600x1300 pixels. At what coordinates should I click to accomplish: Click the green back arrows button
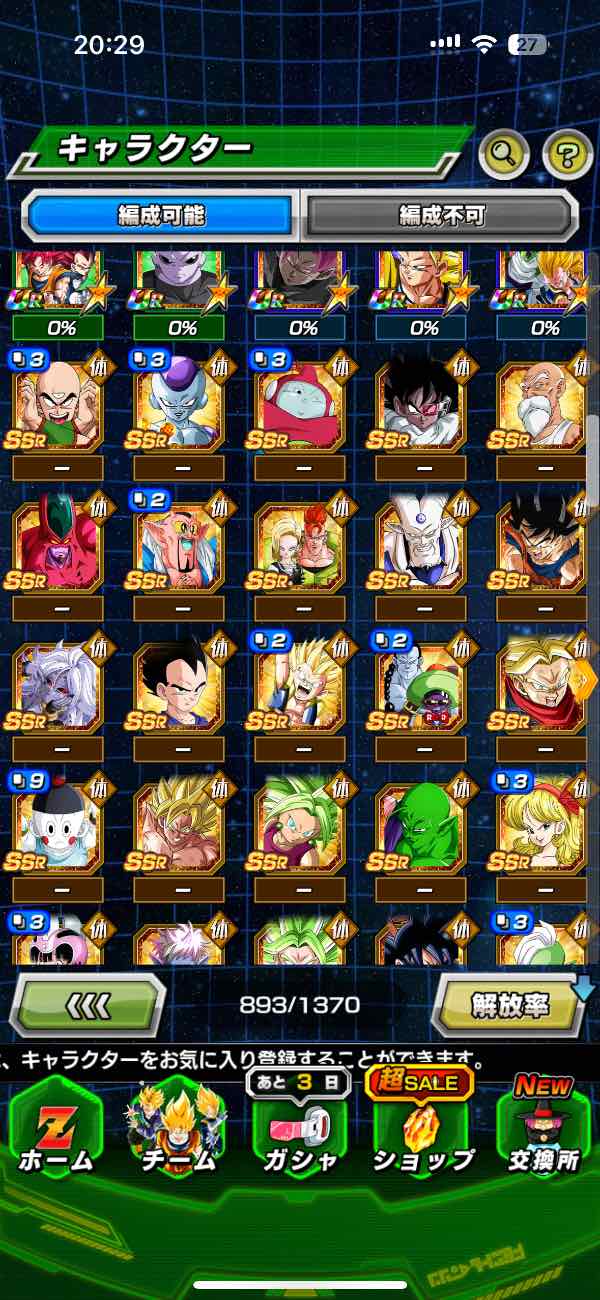coord(88,1004)
